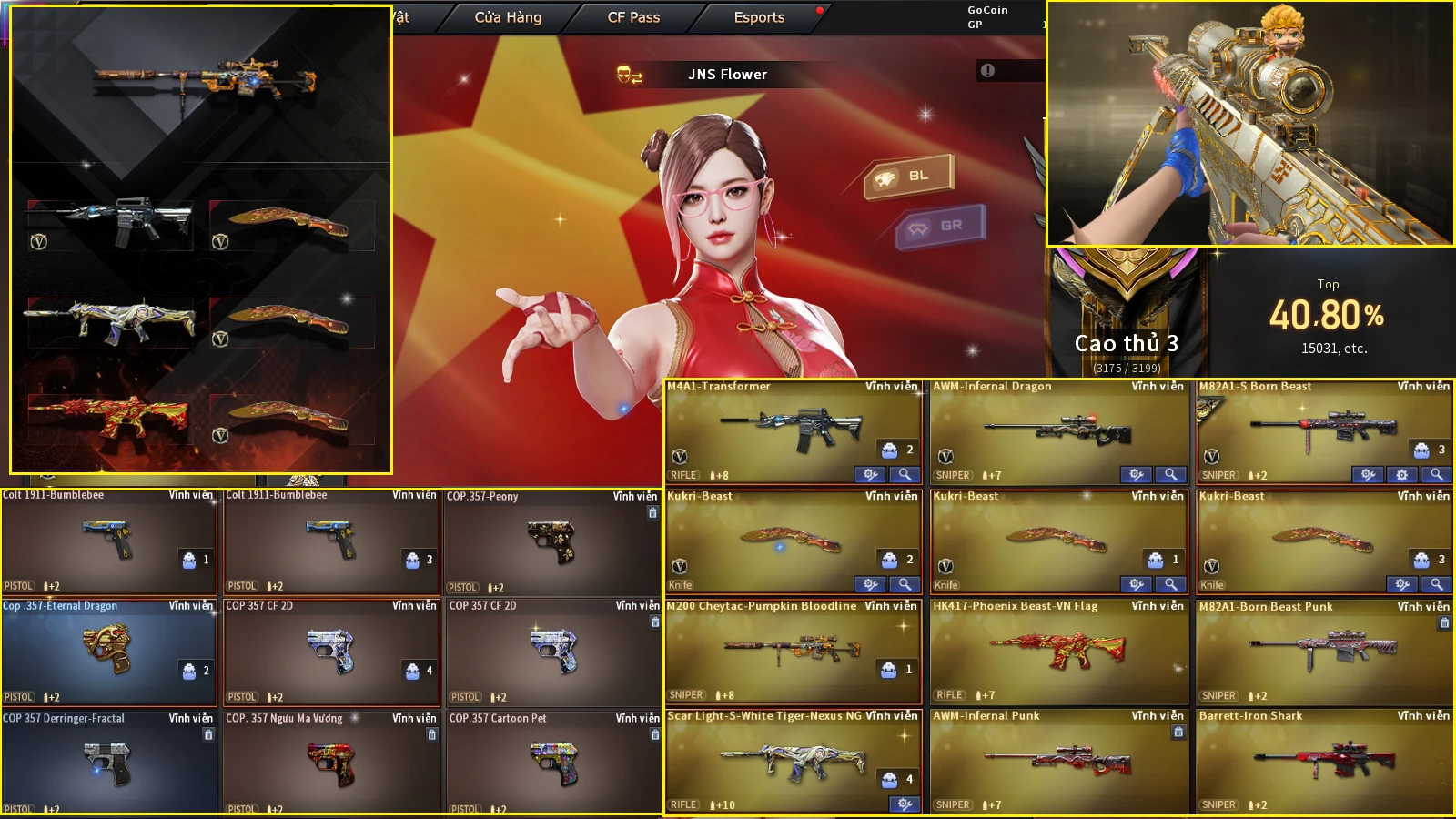Select the BL team button
The image size is (1456, 819).
(x=908, y=176)
